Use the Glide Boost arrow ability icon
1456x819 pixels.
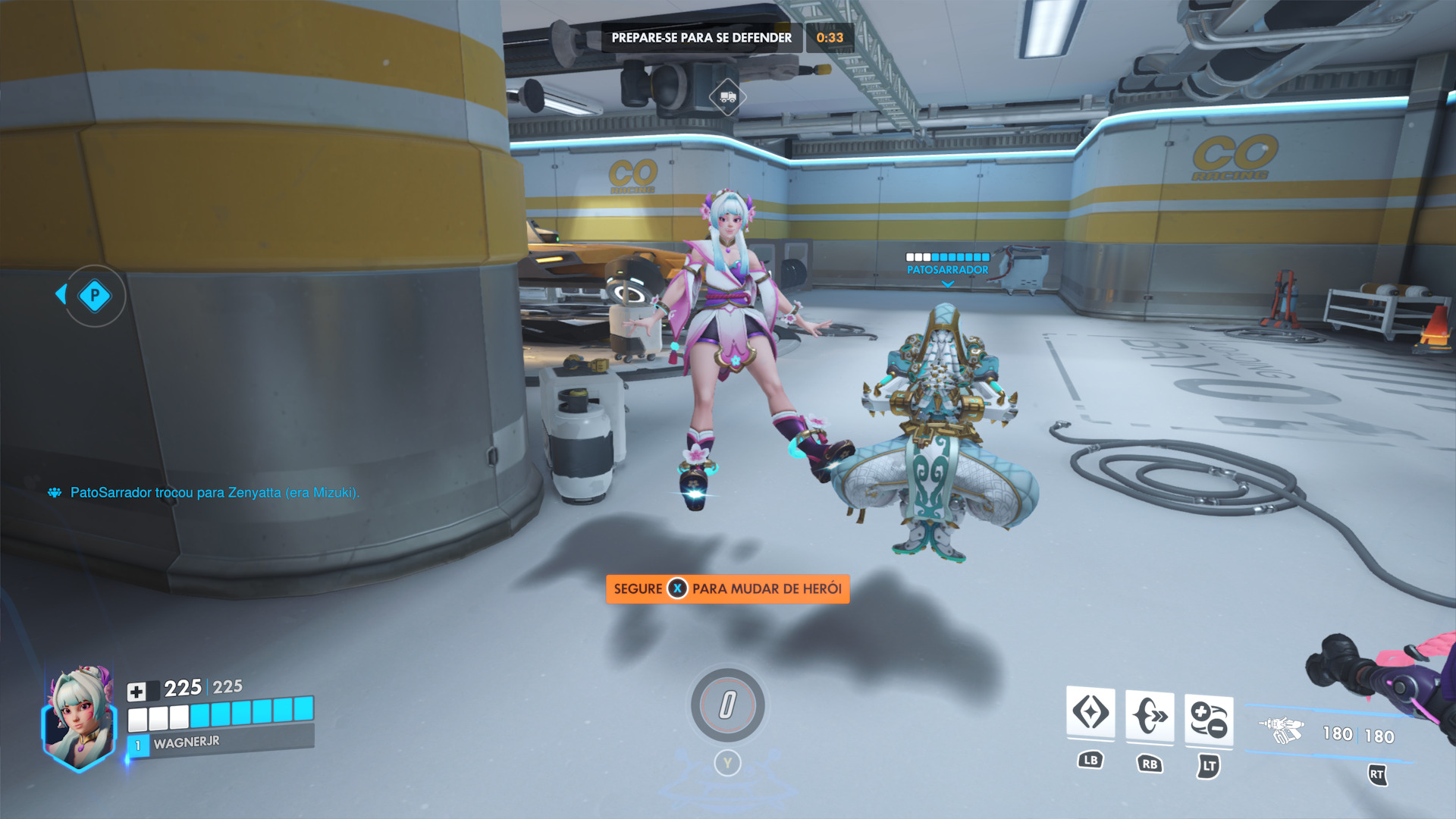pos(1150,716)
